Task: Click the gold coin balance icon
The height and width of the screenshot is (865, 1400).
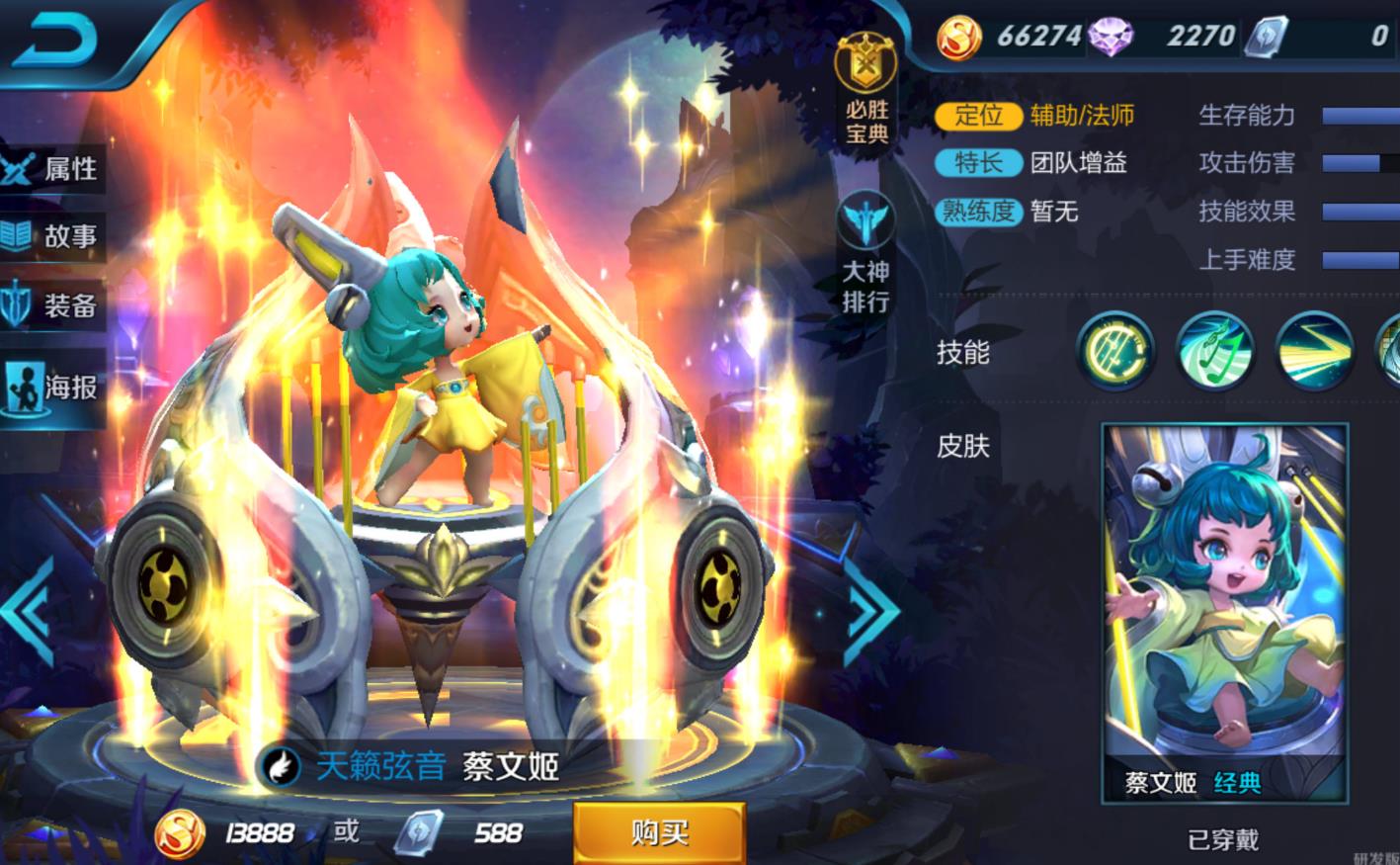Action: coord(958,37)
